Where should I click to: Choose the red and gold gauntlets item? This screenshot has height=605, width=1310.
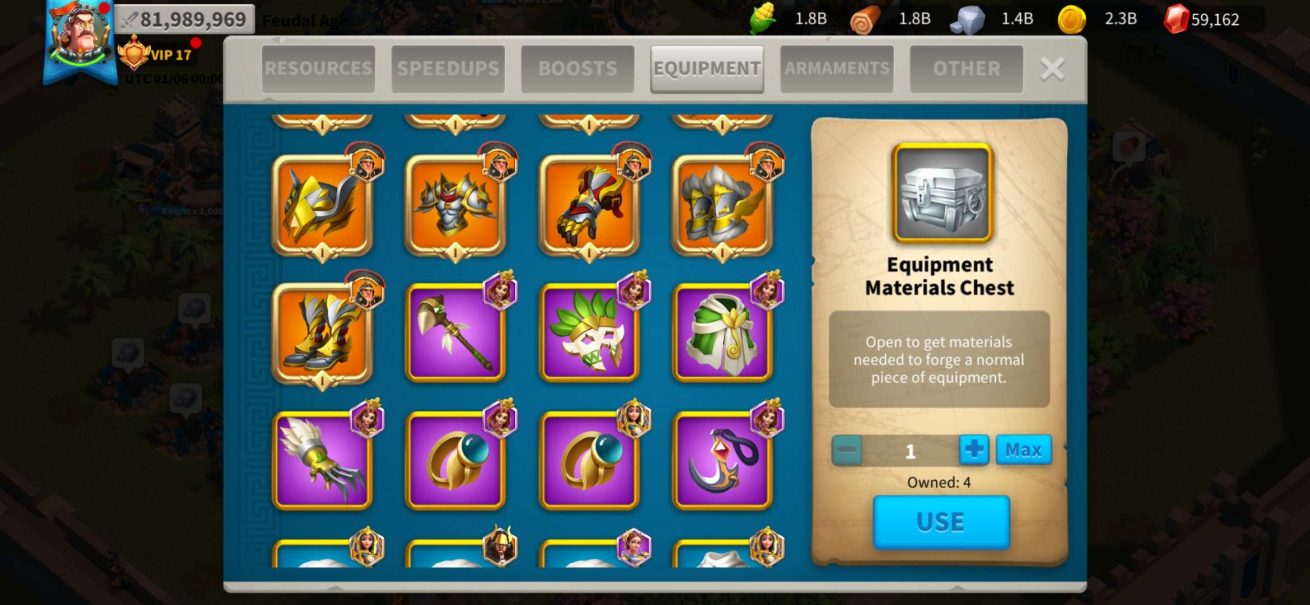click(x=589, y=204)
